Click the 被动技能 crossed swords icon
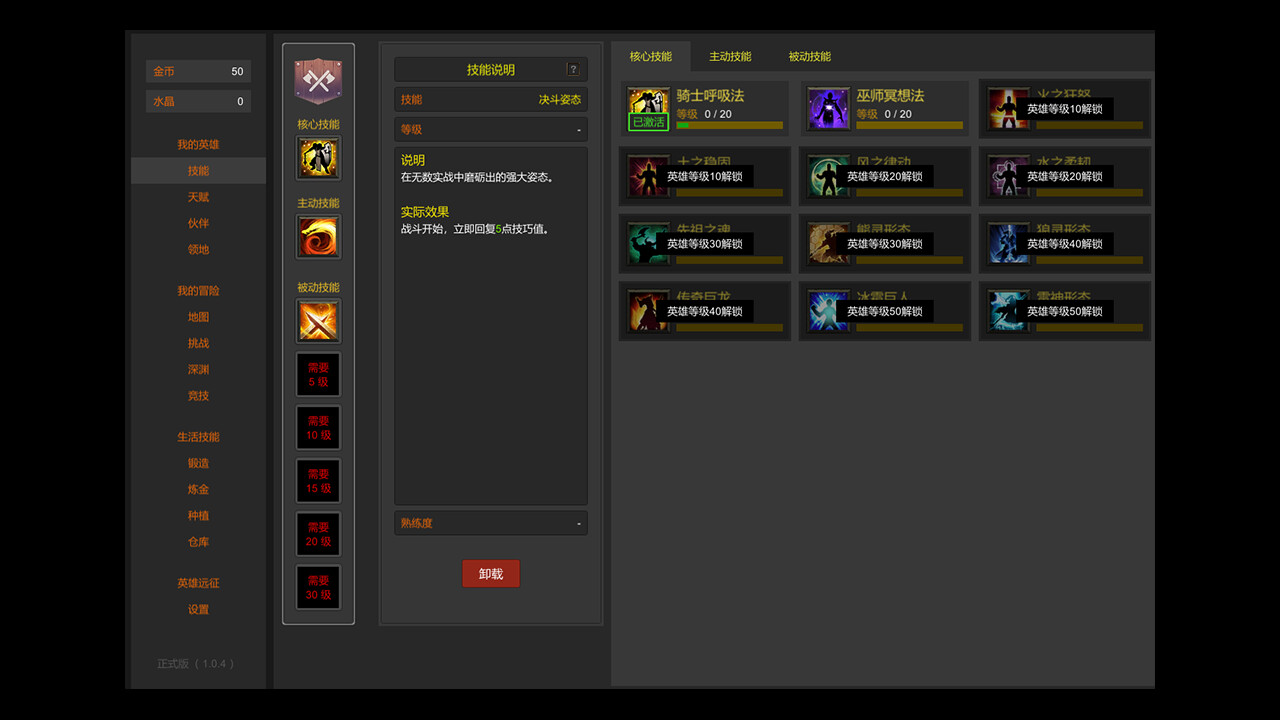Image resolution: width=1280 pixels, height=720 pixels. 318,321
